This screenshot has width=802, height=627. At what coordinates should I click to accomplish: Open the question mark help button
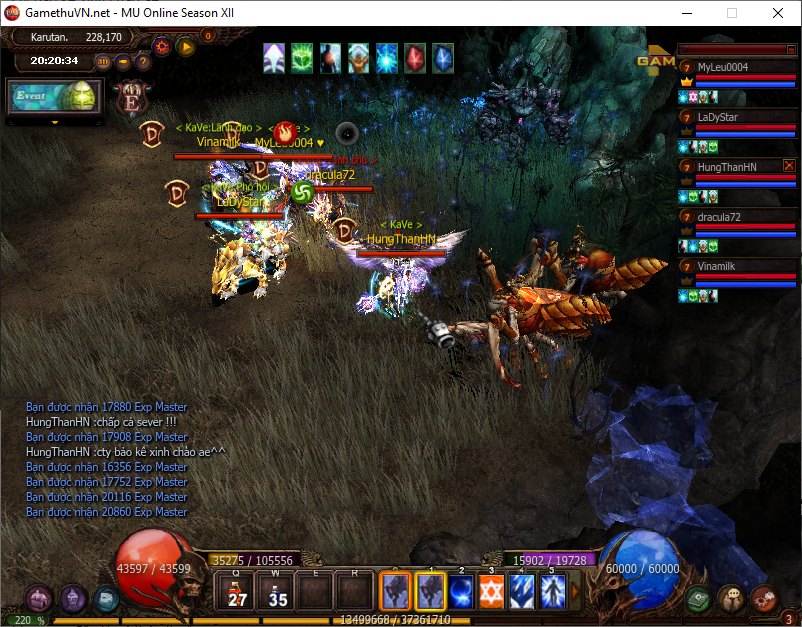click(x=143, y=61)
